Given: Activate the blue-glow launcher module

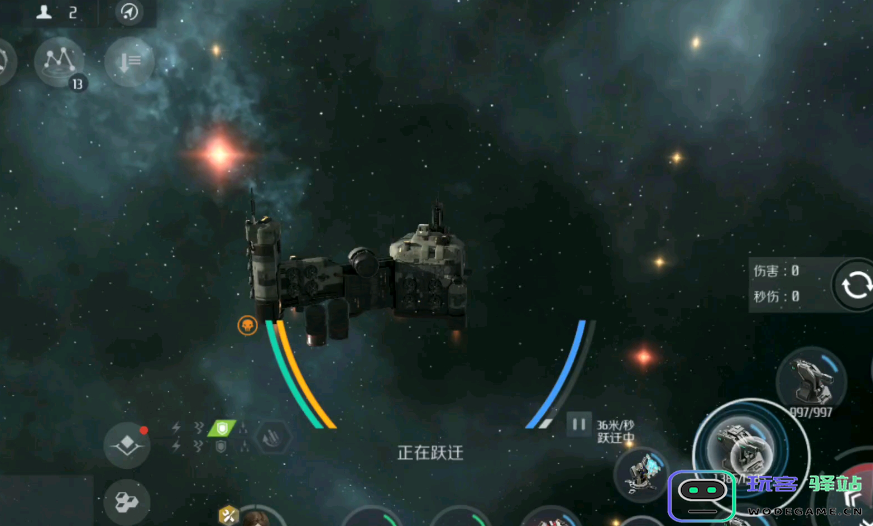Looking at the screenshot, I should tap(641, 474).
